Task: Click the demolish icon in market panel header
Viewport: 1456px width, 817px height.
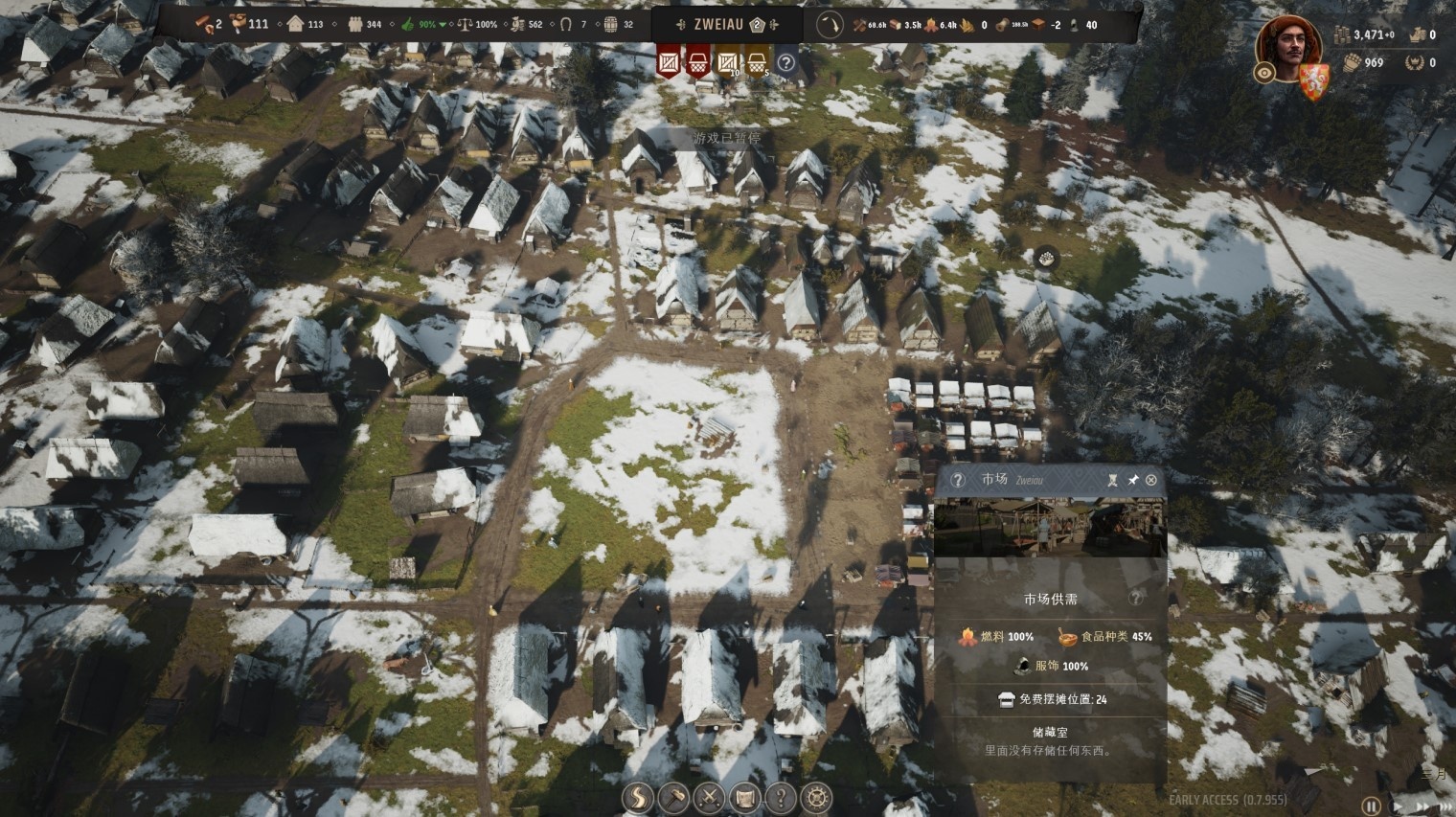Action: pyautogui.click(x=1112, y=480)
